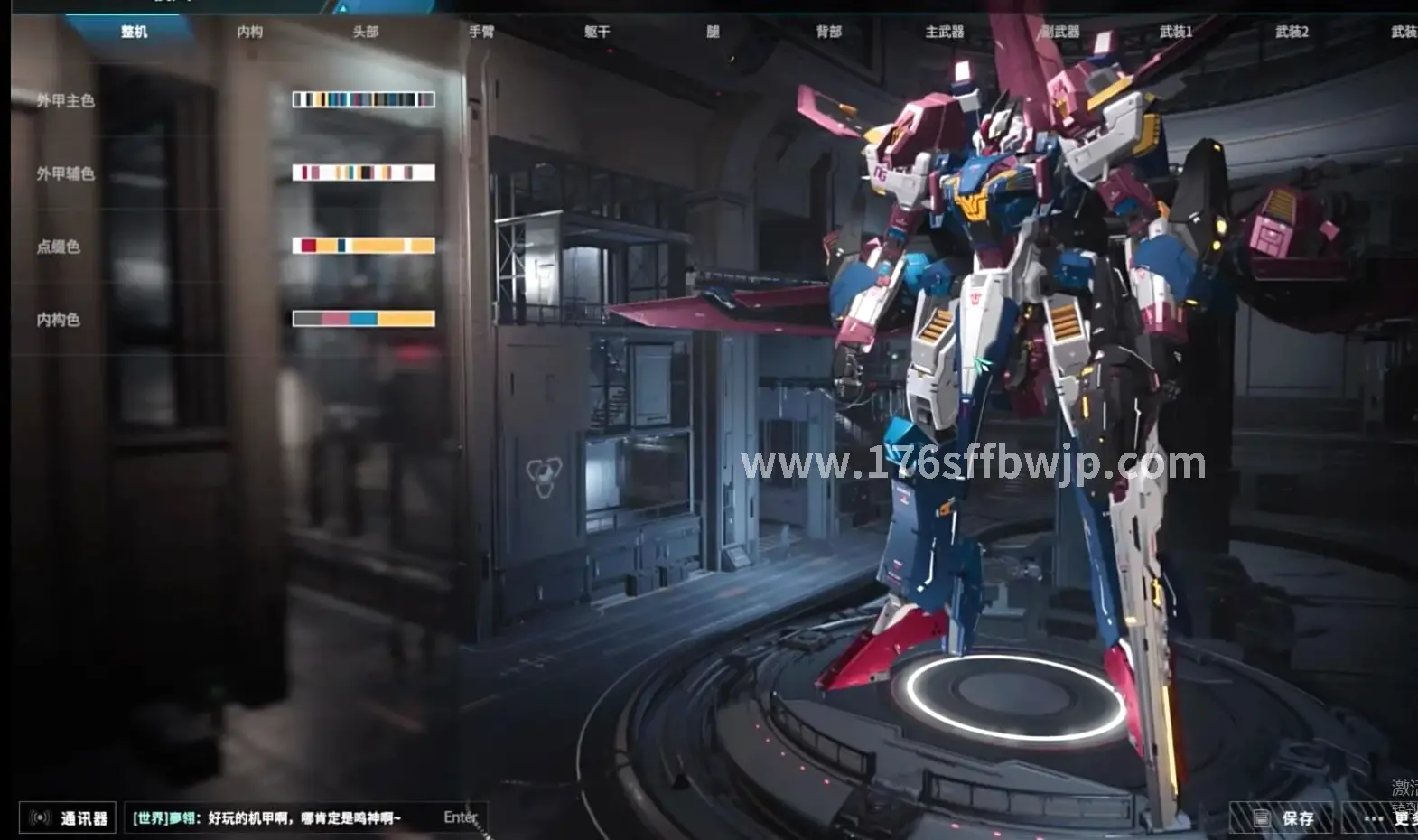This screenshot has height=840, width=1418.
Task: Pick the 外甲辅色 color palette bar
Action: [x=363, y=173]
